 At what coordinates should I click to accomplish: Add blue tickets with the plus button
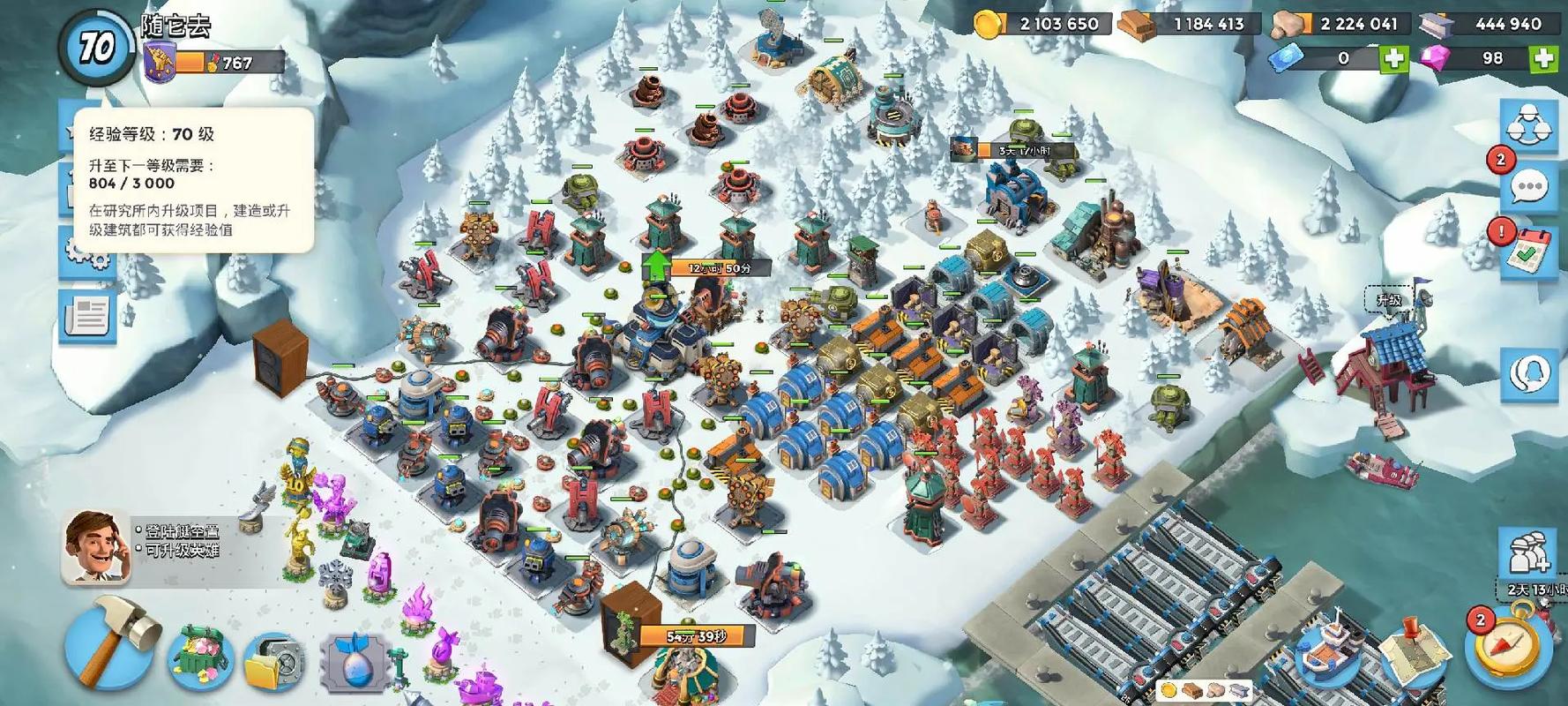(1393, 58)
